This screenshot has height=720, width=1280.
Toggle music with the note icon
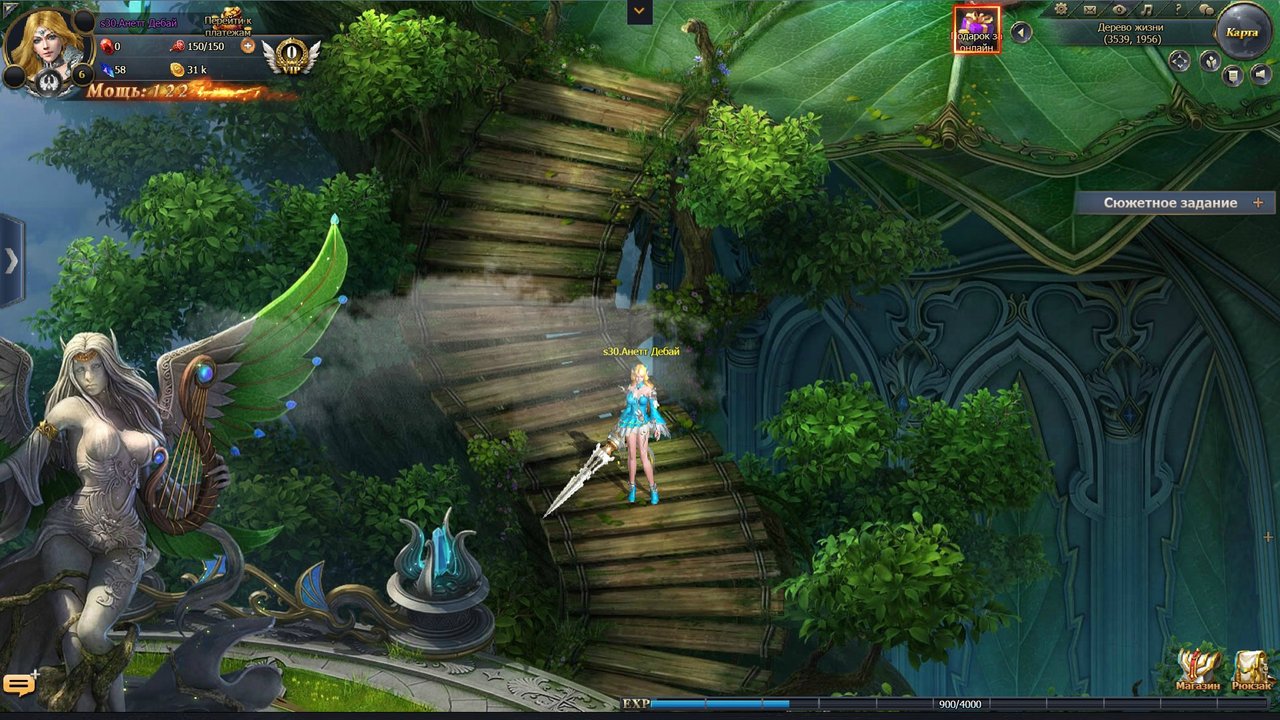pyautogui.click(x=1148, y=10)
